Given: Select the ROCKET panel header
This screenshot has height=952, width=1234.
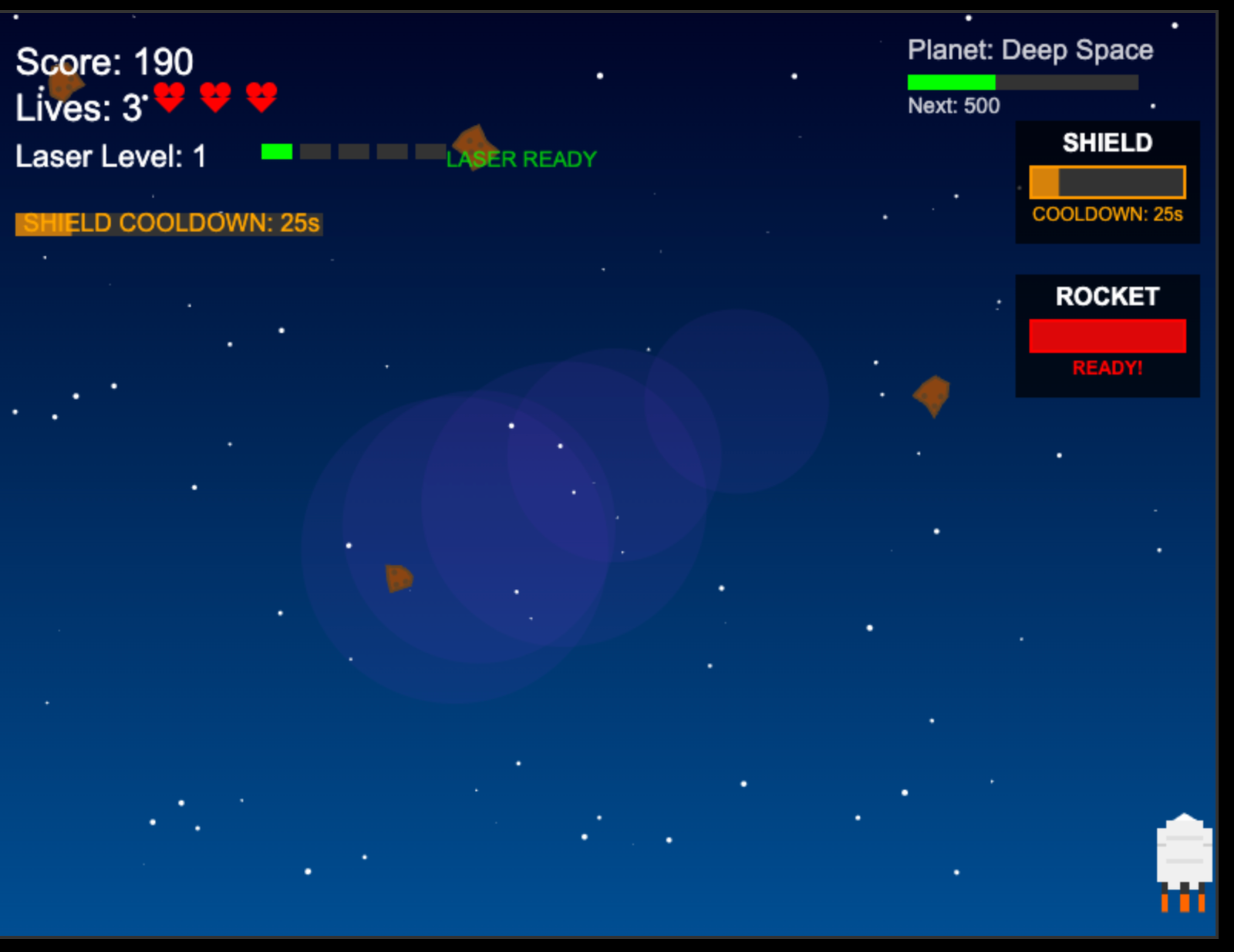Looking at the screenshot, I should pyautogui.click(x=1107, y=295).
